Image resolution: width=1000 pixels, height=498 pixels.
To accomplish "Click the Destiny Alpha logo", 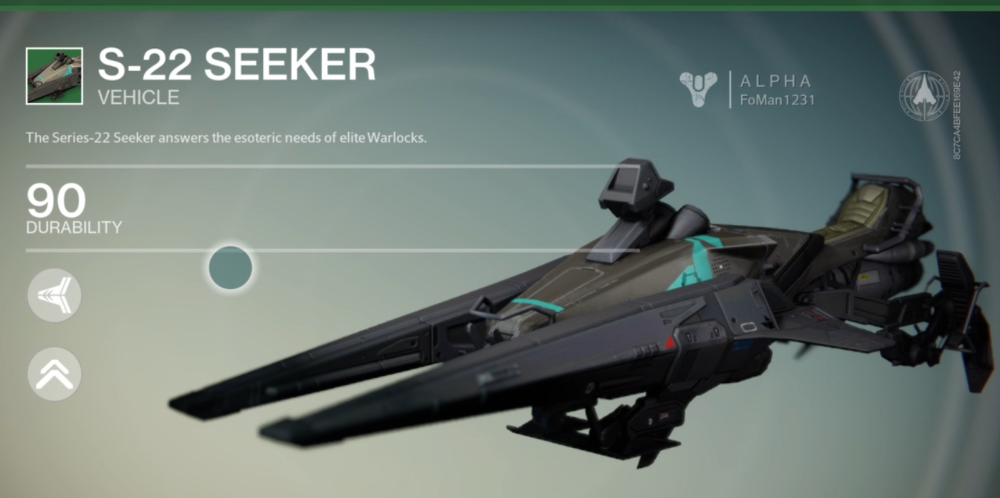I will point(700,90).
